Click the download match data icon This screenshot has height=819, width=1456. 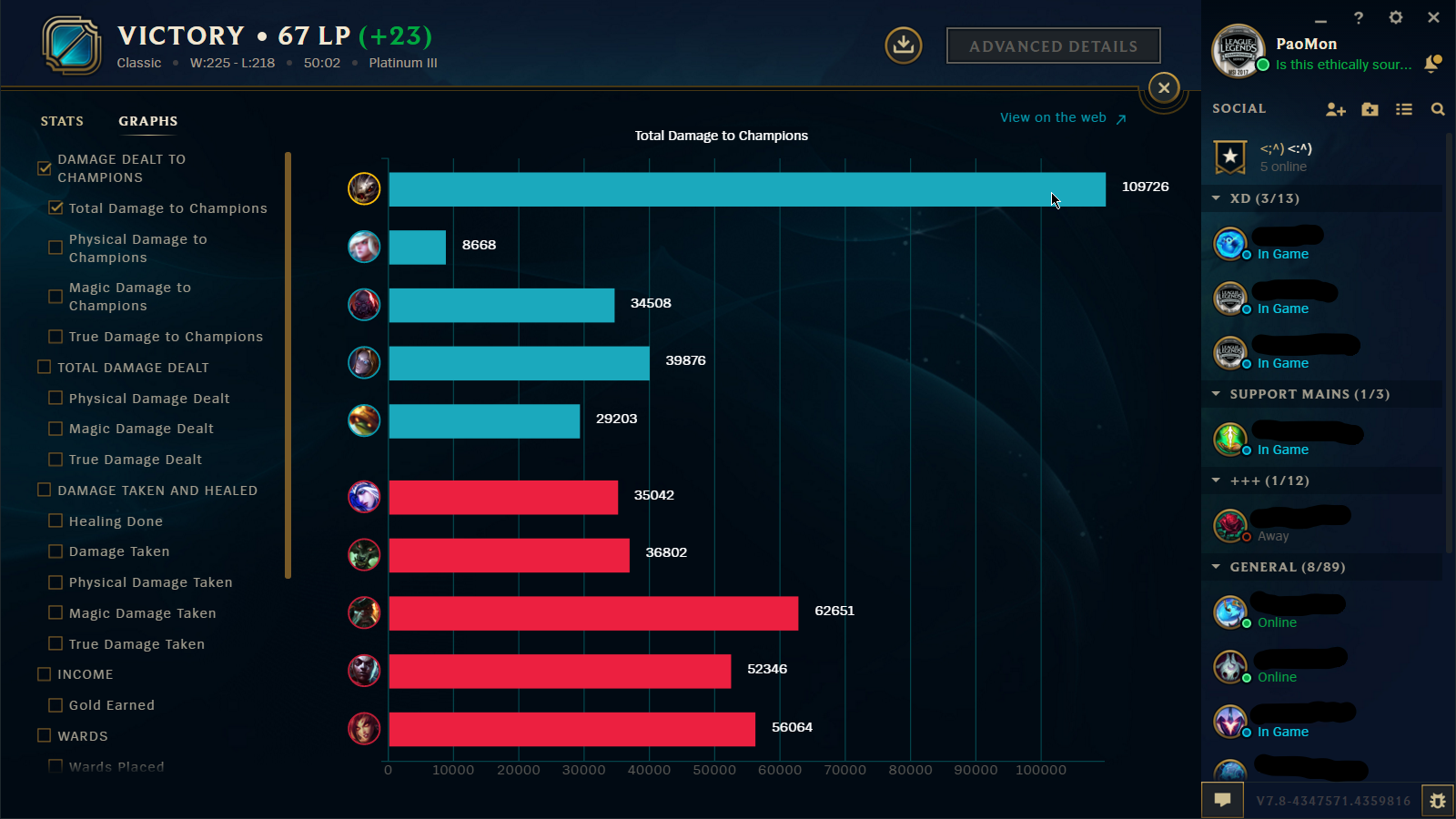[903, 45]
